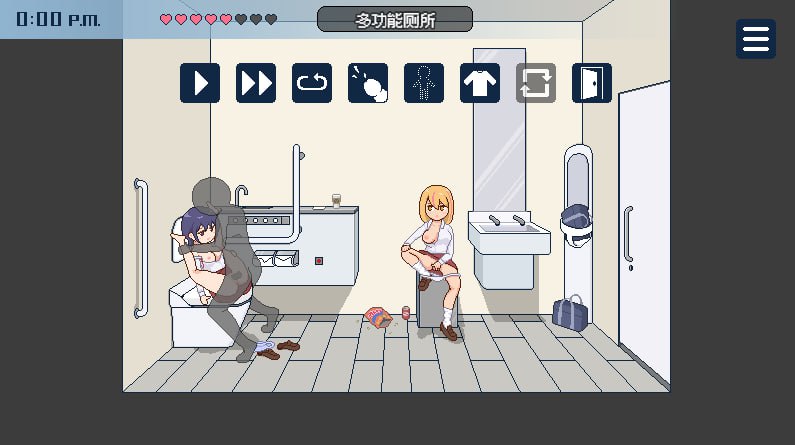This screenshot has width=795, height=445.
Task: Click the greyed swap arrows button
Action: [536, 83]
